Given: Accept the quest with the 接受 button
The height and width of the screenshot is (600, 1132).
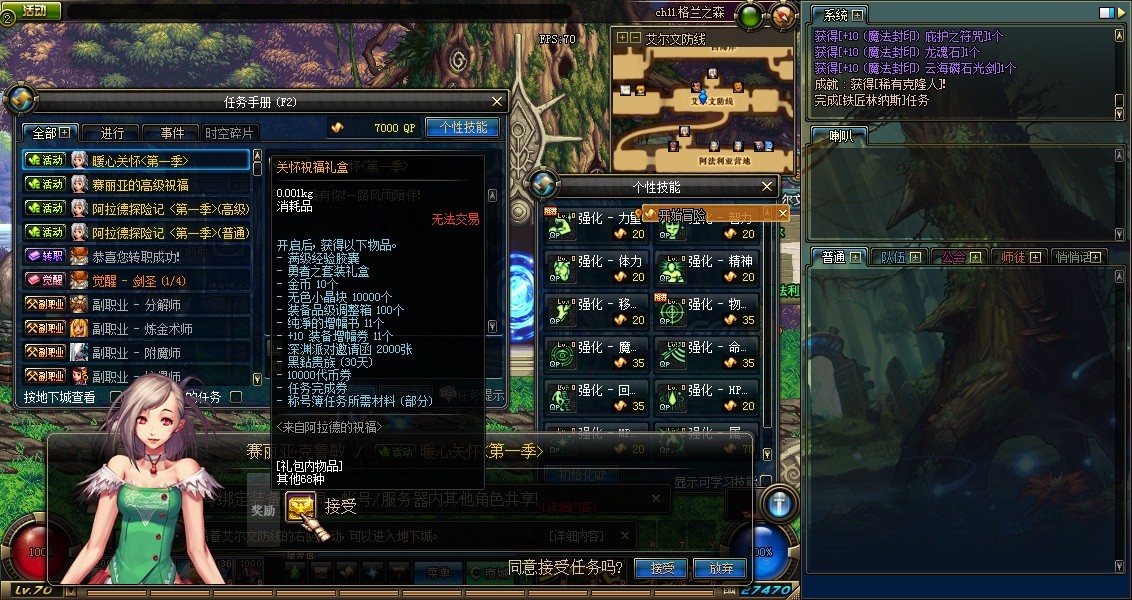Looking at the screenshot, I should (662, 568).
